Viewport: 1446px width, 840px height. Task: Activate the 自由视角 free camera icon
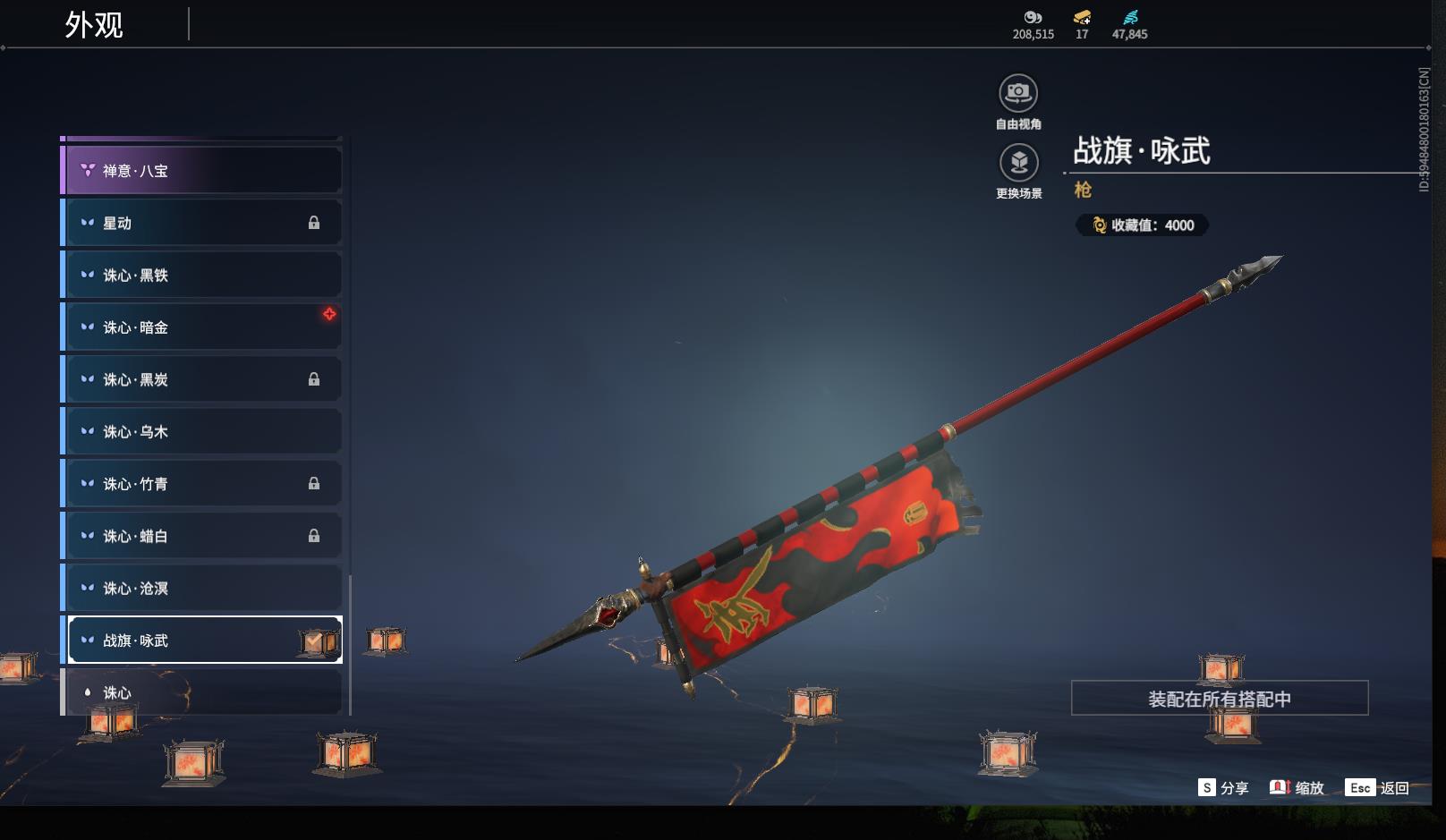1018,94
